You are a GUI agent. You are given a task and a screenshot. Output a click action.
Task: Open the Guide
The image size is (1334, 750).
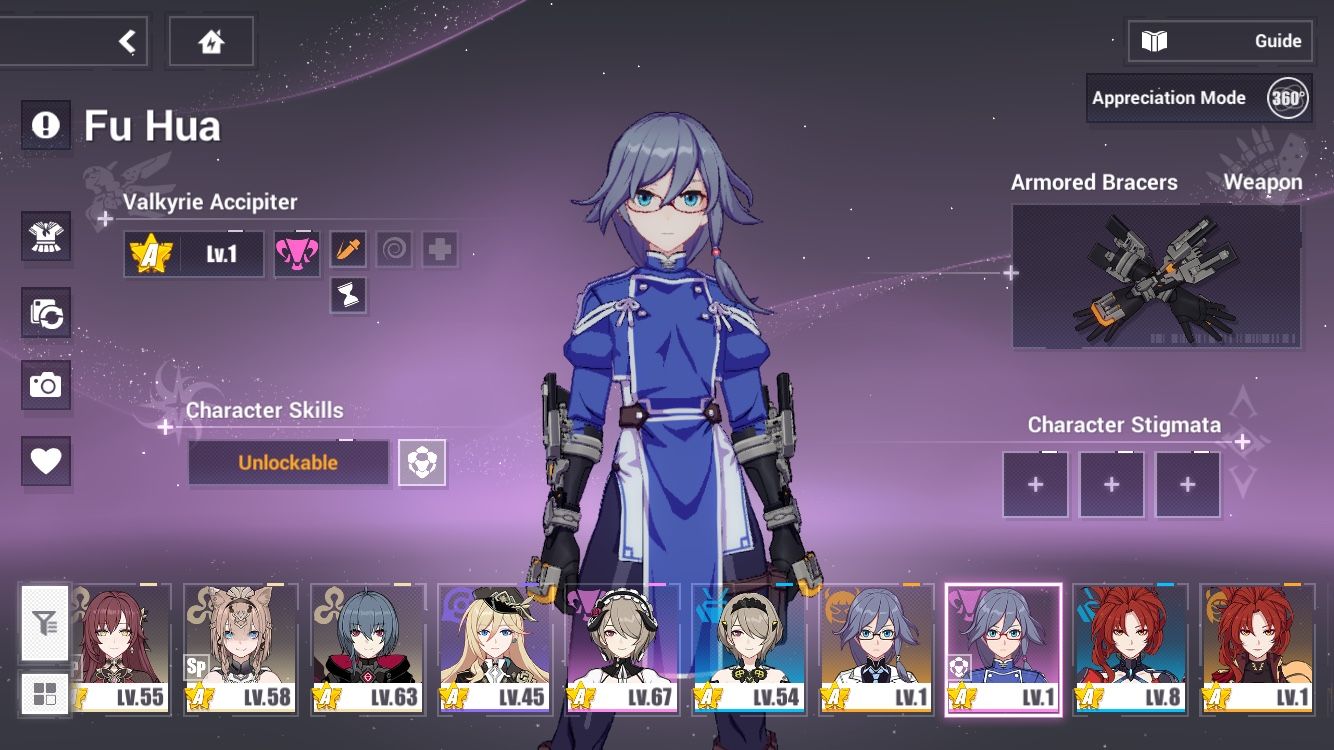[1220, 41]
